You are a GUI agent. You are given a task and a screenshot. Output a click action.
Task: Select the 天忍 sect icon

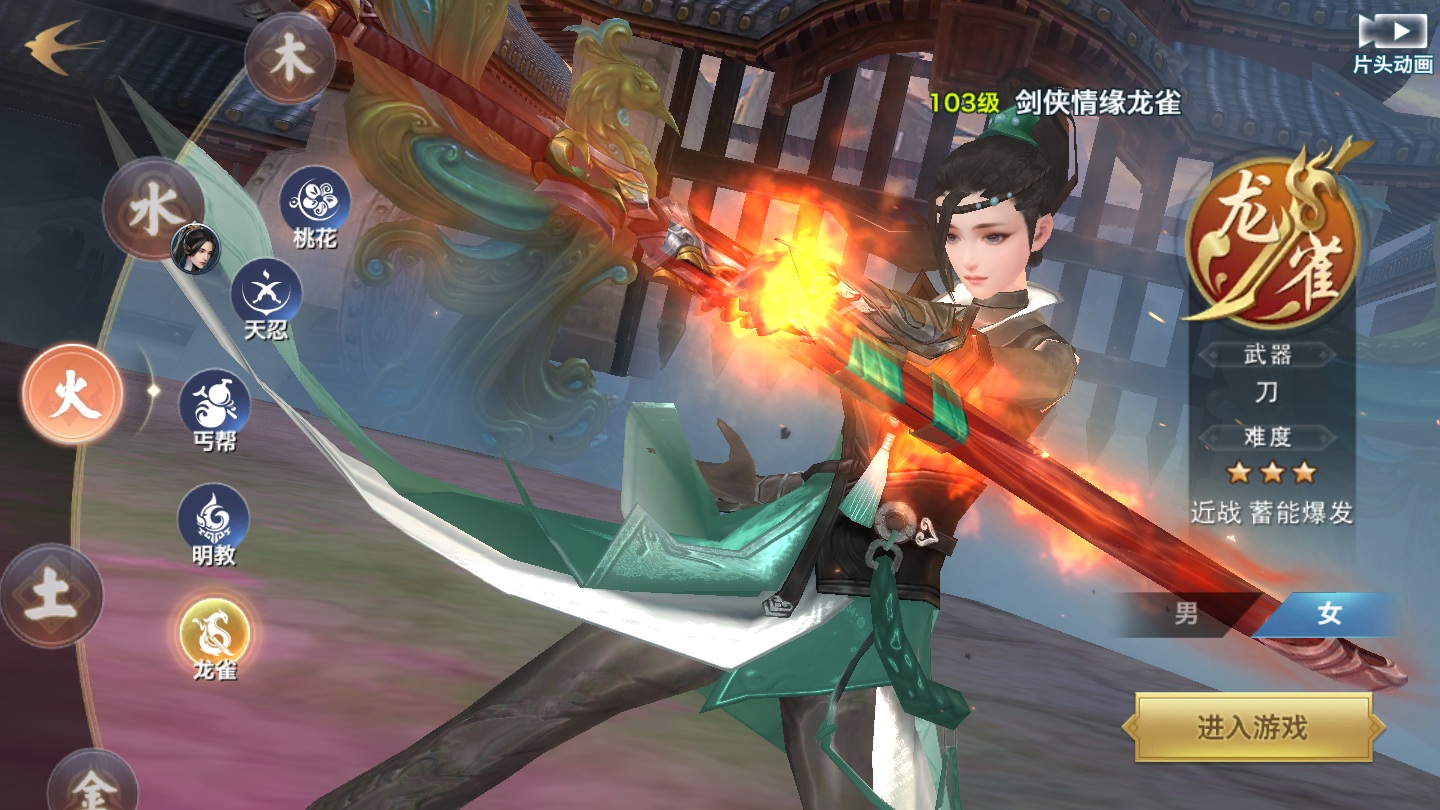pos(266,290)
